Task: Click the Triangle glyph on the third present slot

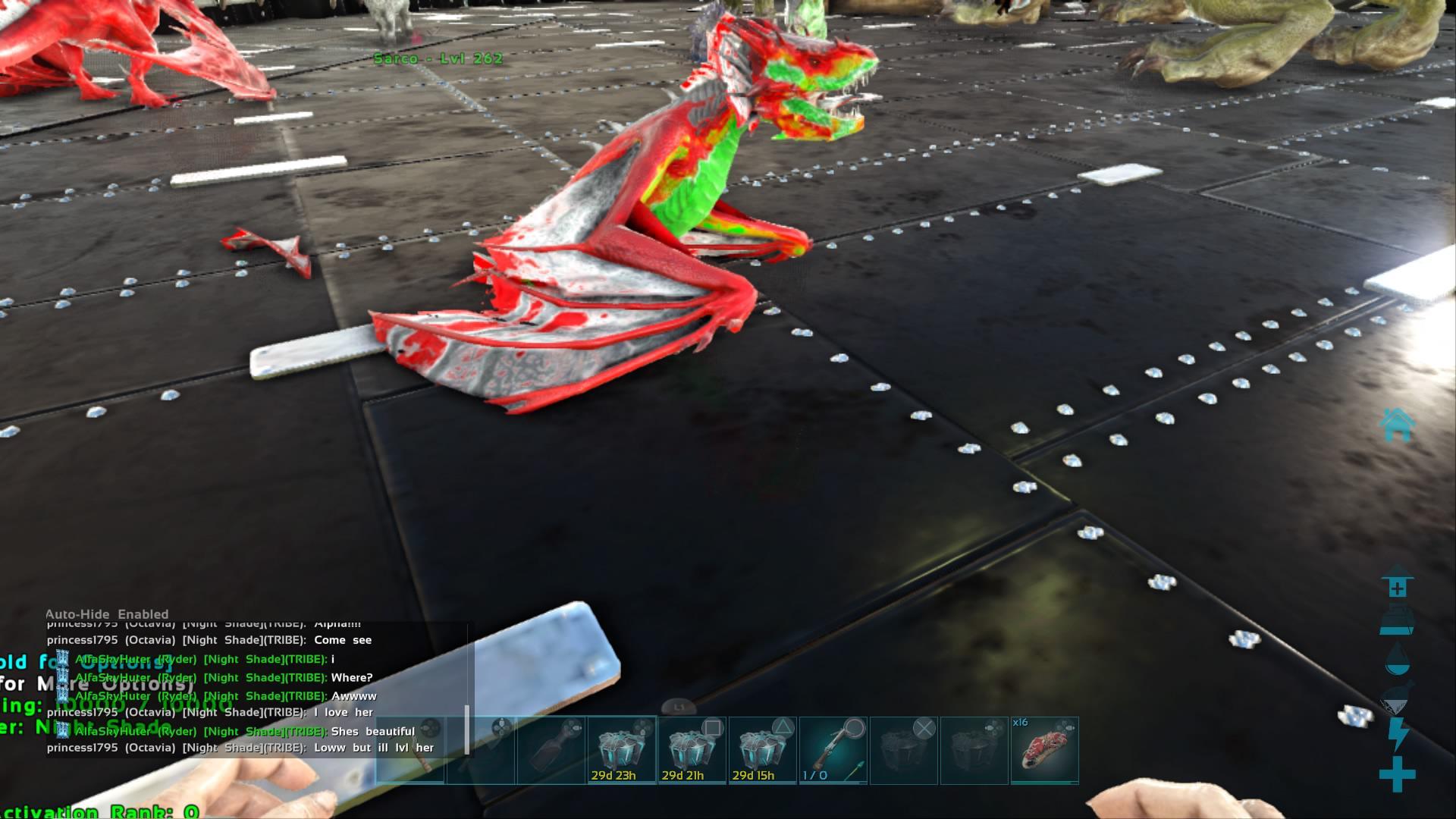Action: click(785, 726)
